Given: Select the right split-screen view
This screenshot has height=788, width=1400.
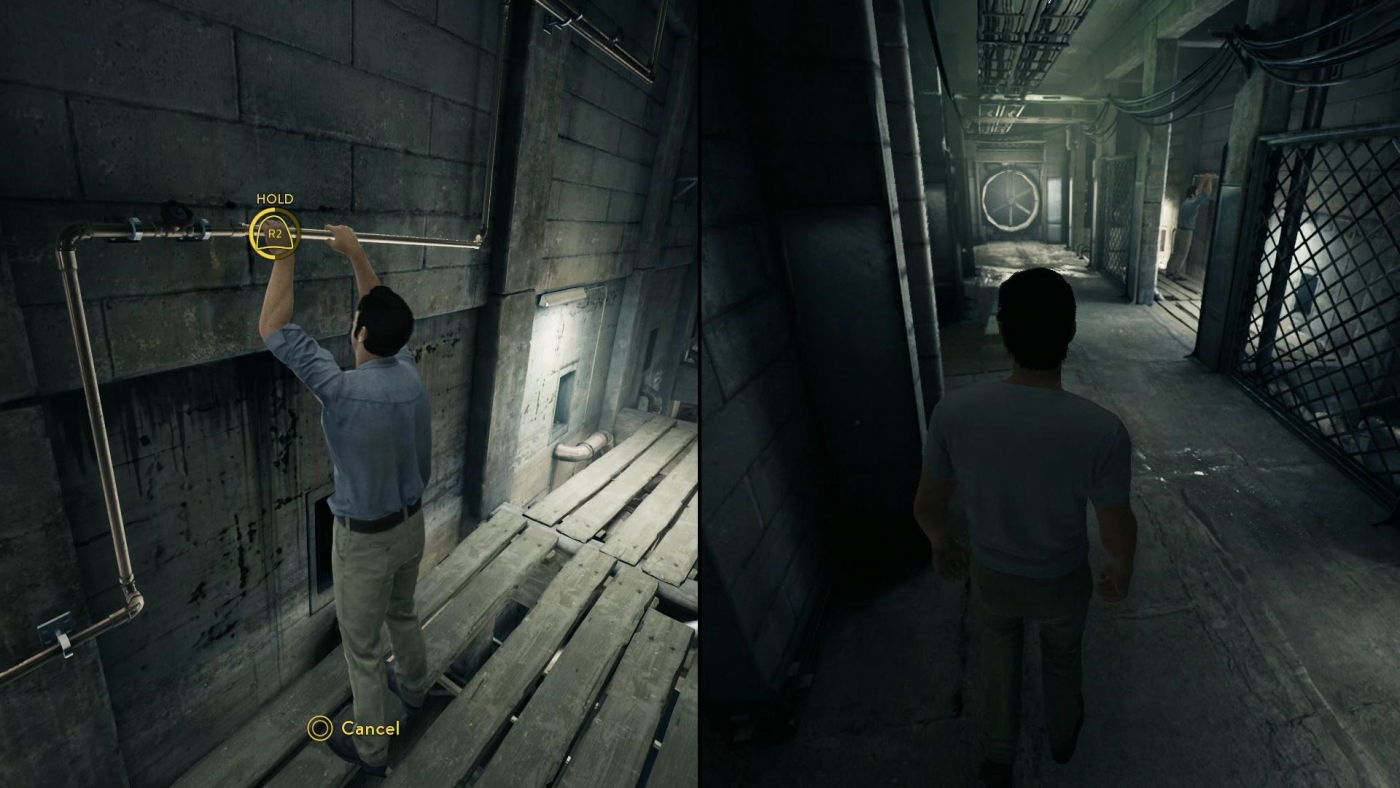Looking at the screenshot, I should tap(1050, 394).
